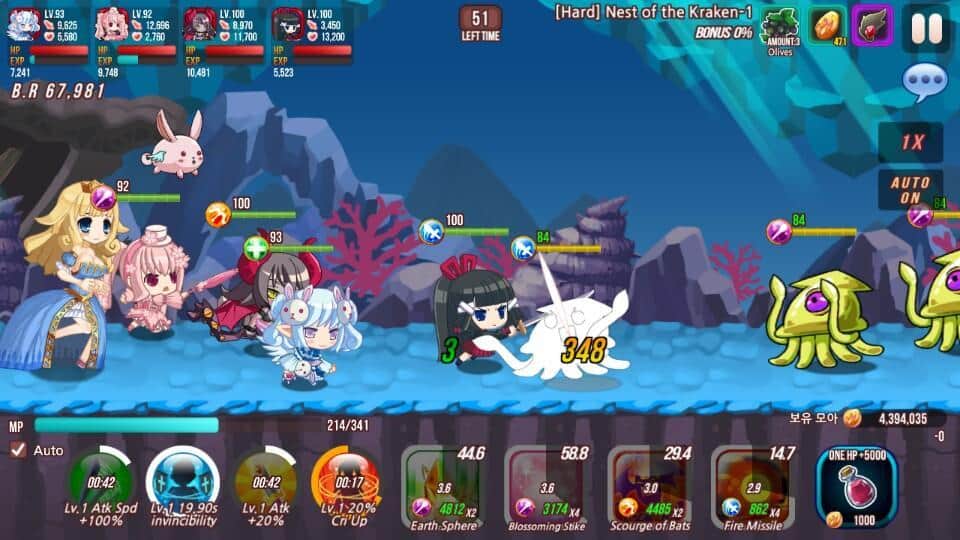Activate the Atk Spd +100% buff
The image size is (960, 540).
[100, 484]
